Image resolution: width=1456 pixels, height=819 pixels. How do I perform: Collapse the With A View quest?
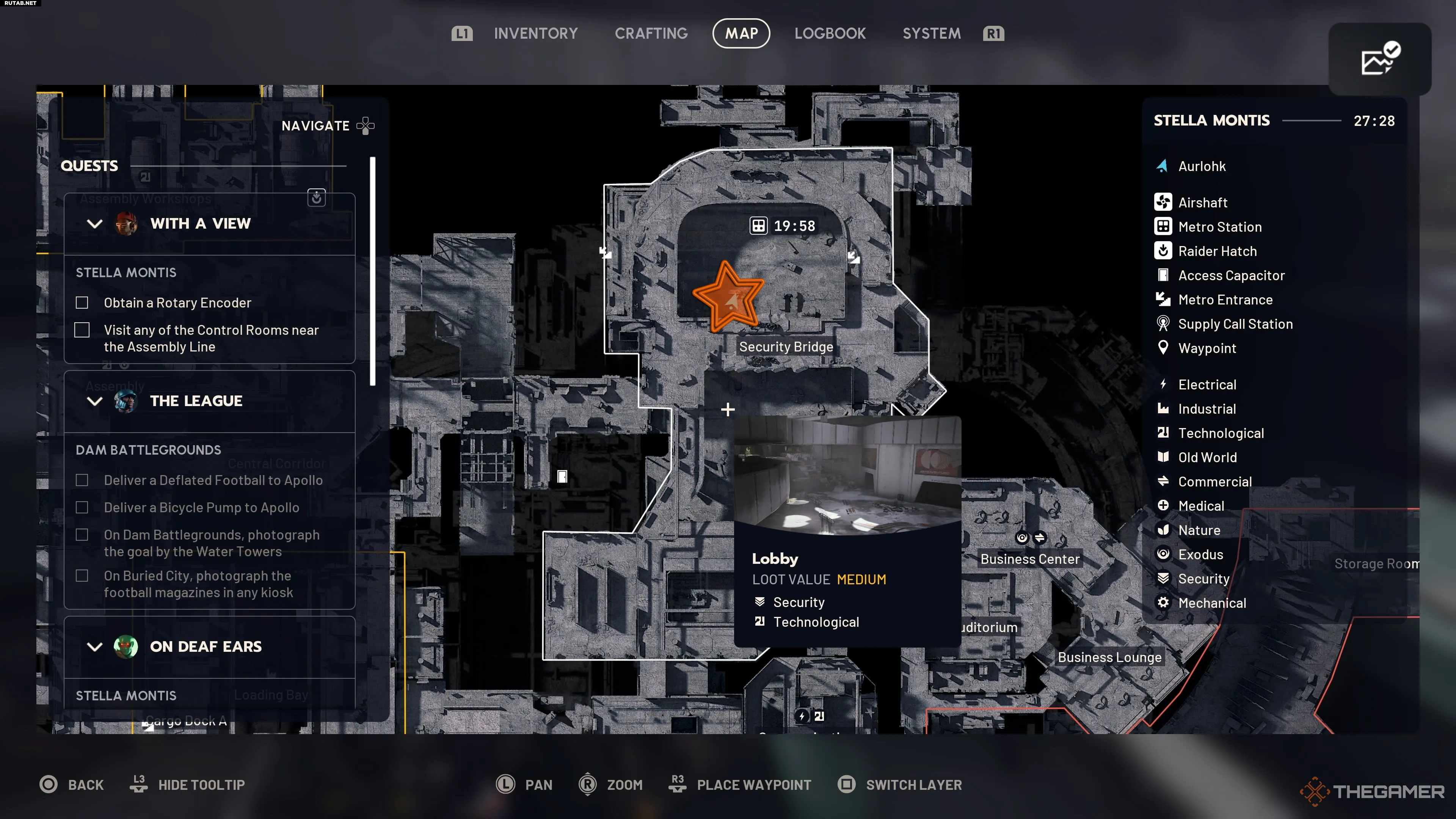95,224
